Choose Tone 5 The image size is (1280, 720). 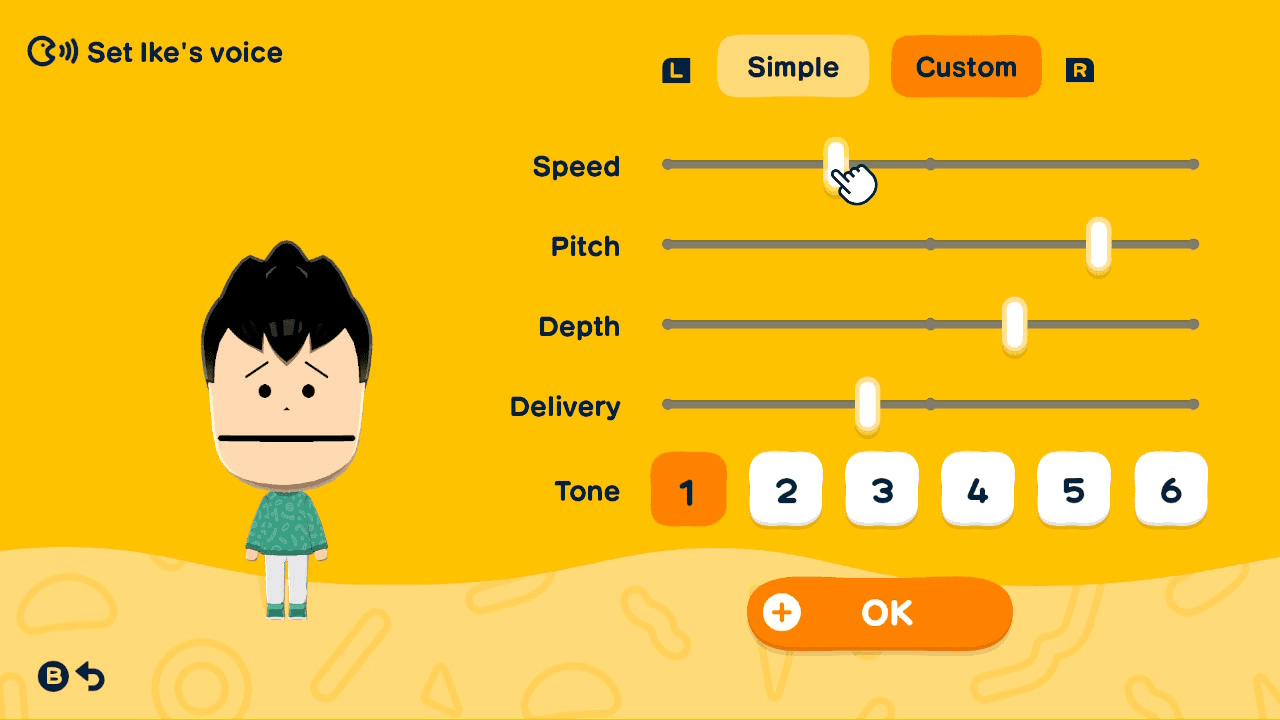click(1073, 489)
